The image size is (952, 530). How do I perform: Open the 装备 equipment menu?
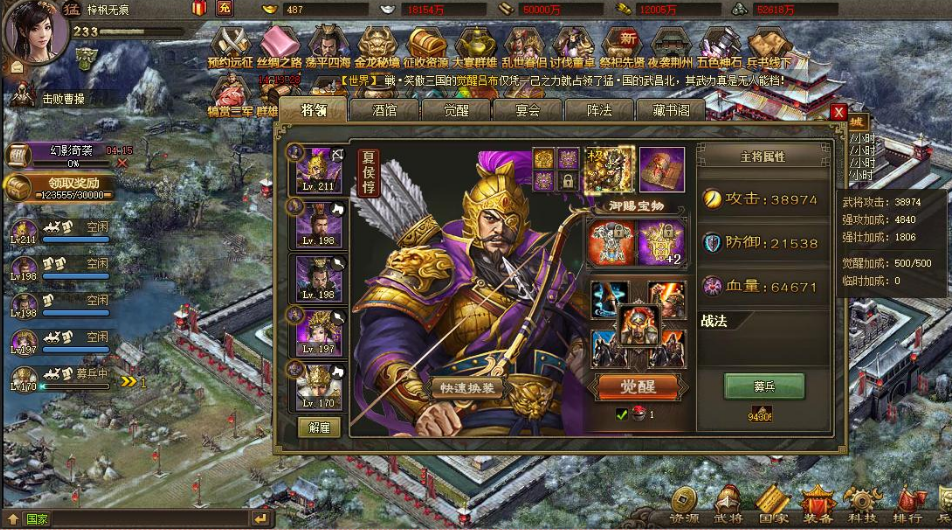coord(817,505)
